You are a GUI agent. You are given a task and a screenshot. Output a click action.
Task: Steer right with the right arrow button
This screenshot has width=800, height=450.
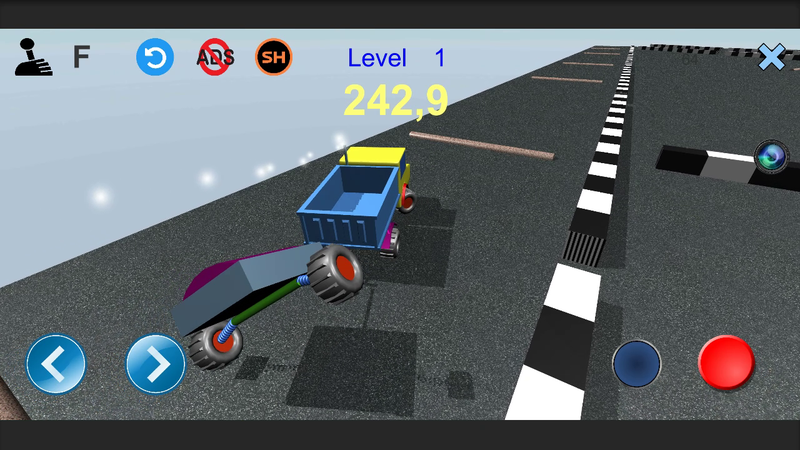pyautogui.click(x=156, y=364)
